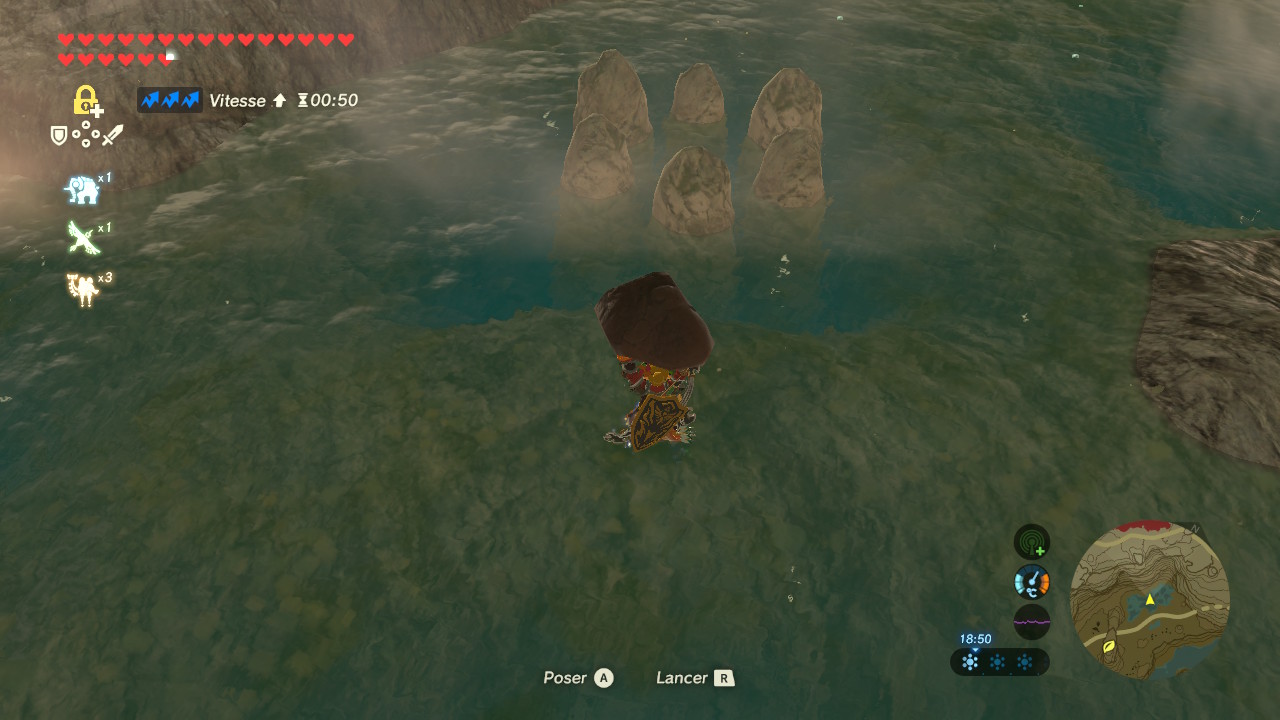Click the green Sheikah sensor icon
Image resolution: width=1280 pixels, height=720 pixels.
pyautogui.click(x=1031, y=542)
